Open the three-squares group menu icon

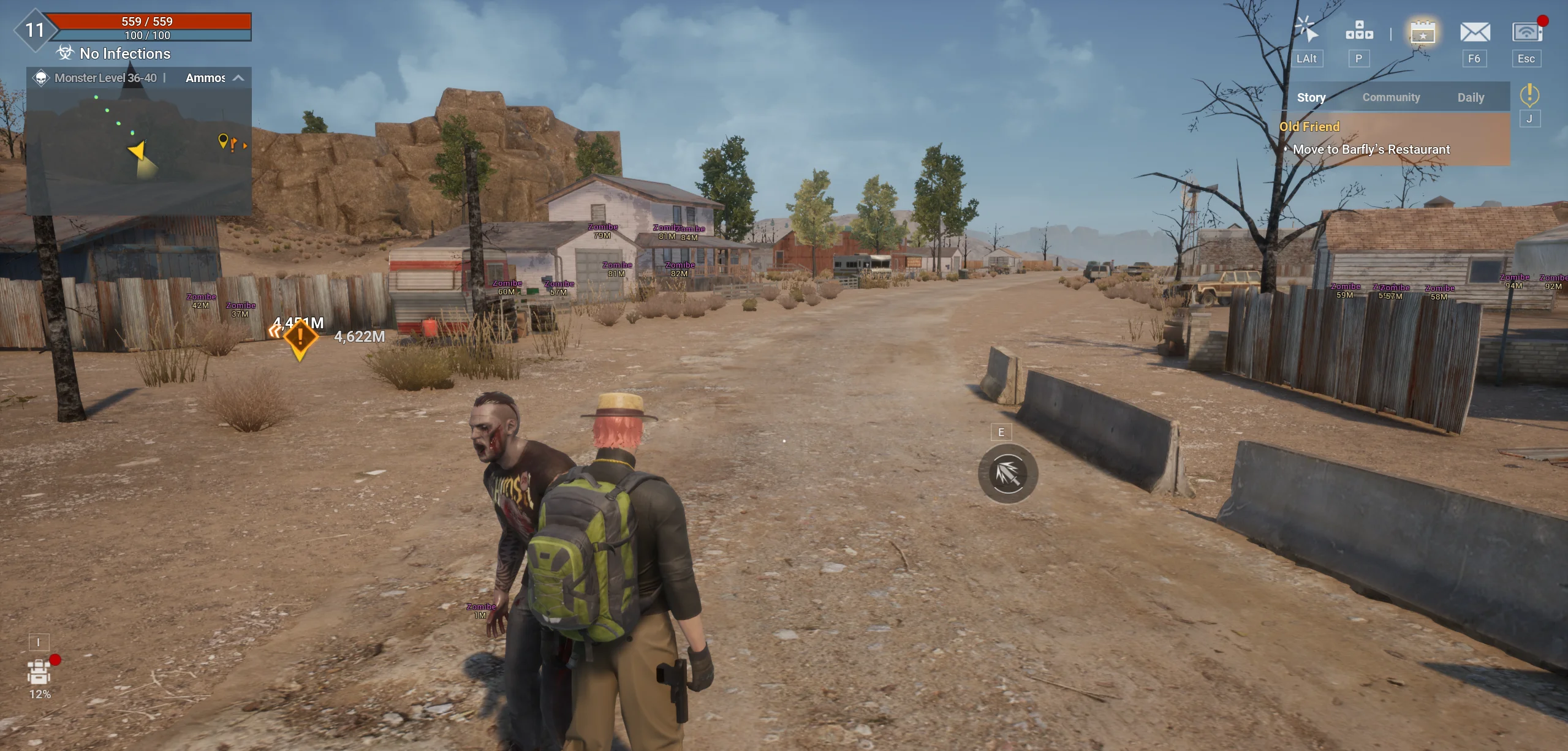pyautogui.click(x=1359, y=31)
